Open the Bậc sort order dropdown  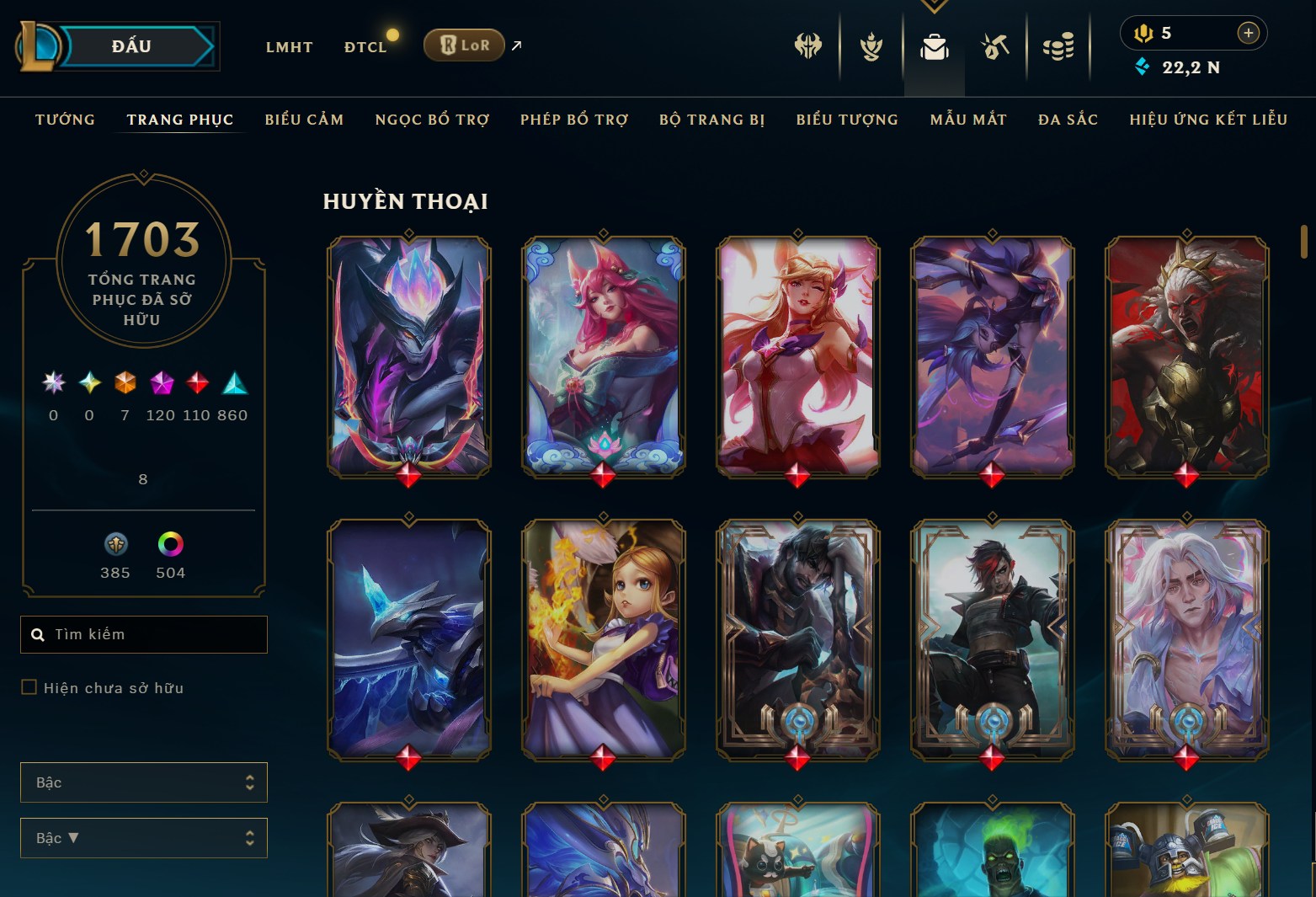point(143,837)
